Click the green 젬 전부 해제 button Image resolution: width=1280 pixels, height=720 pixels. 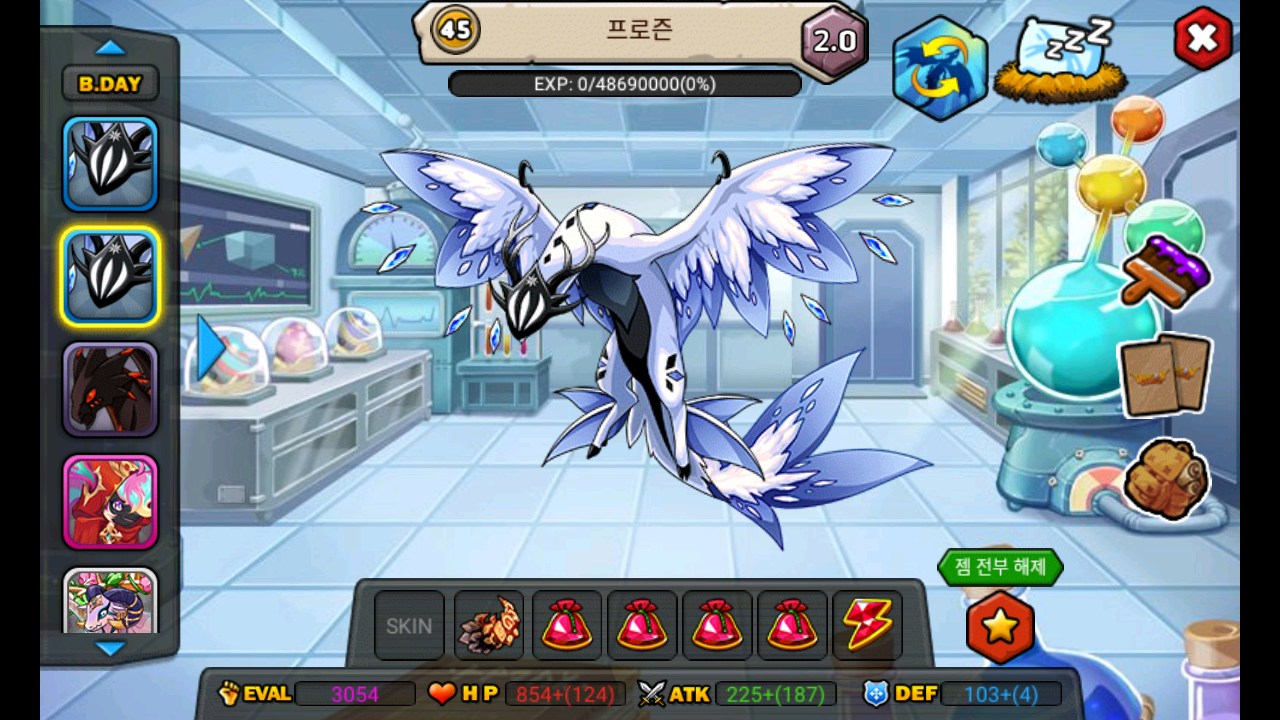click(x=1000, y=567)
